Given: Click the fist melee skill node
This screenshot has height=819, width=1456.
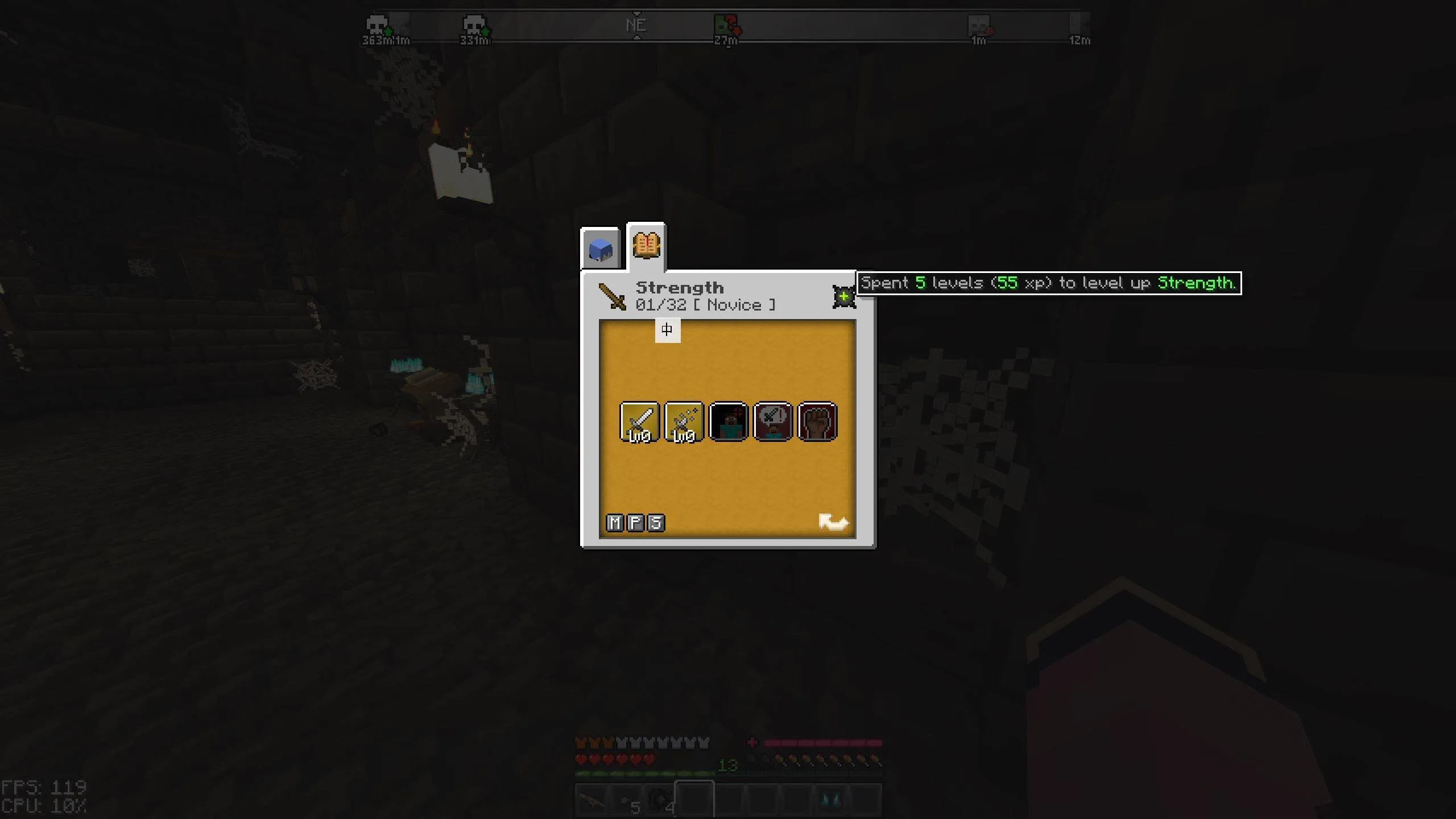Looking at the screenshot, I should 818,421.
